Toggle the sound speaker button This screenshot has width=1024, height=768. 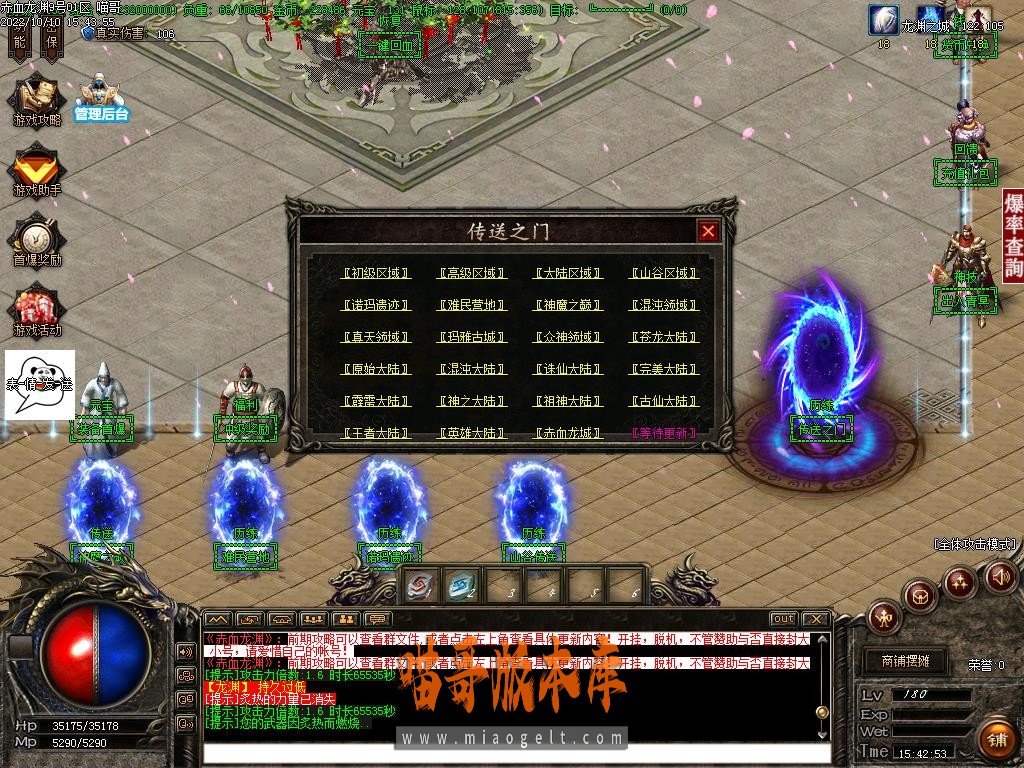tap(1000, 576)
